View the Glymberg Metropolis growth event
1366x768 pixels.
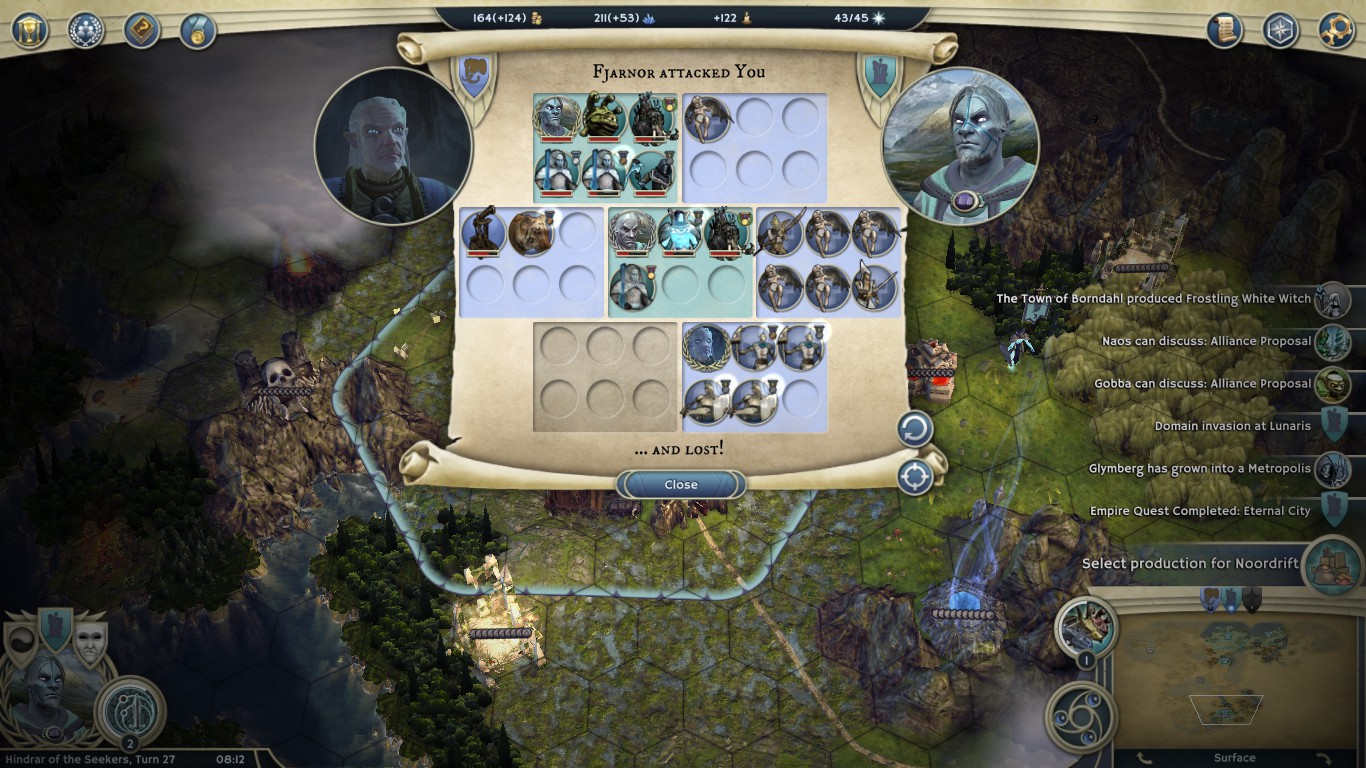(1333, 469)
